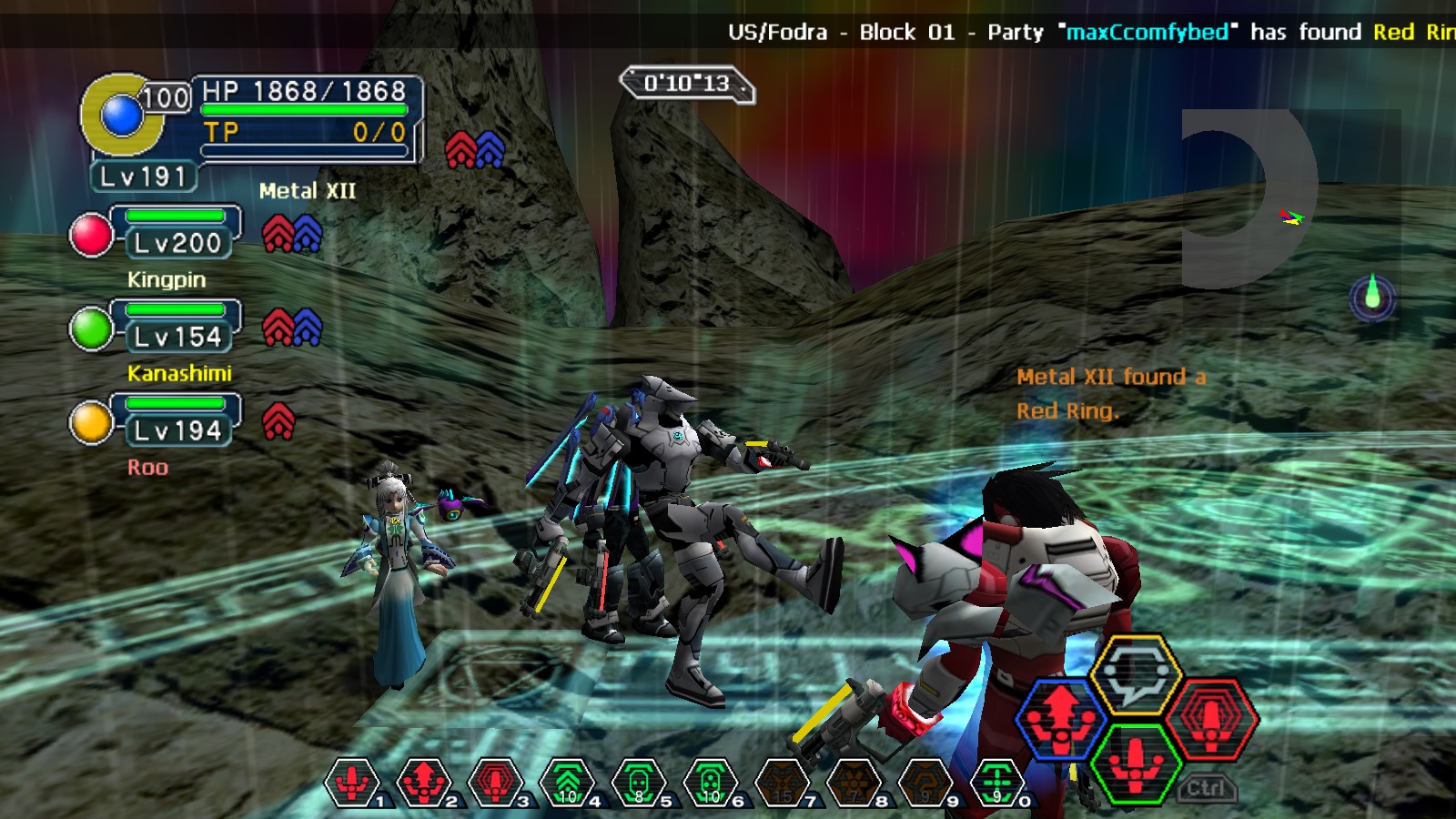Select the green item in hotbar slot 5
This screenshot has height=819, width=1456.
(x=639, y=781)
